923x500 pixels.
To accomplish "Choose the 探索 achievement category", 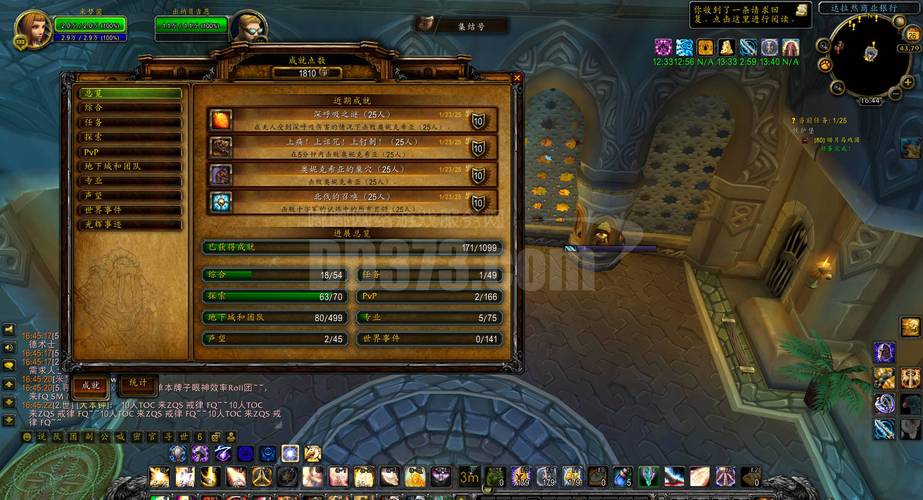I will click(x=130, y=137).
